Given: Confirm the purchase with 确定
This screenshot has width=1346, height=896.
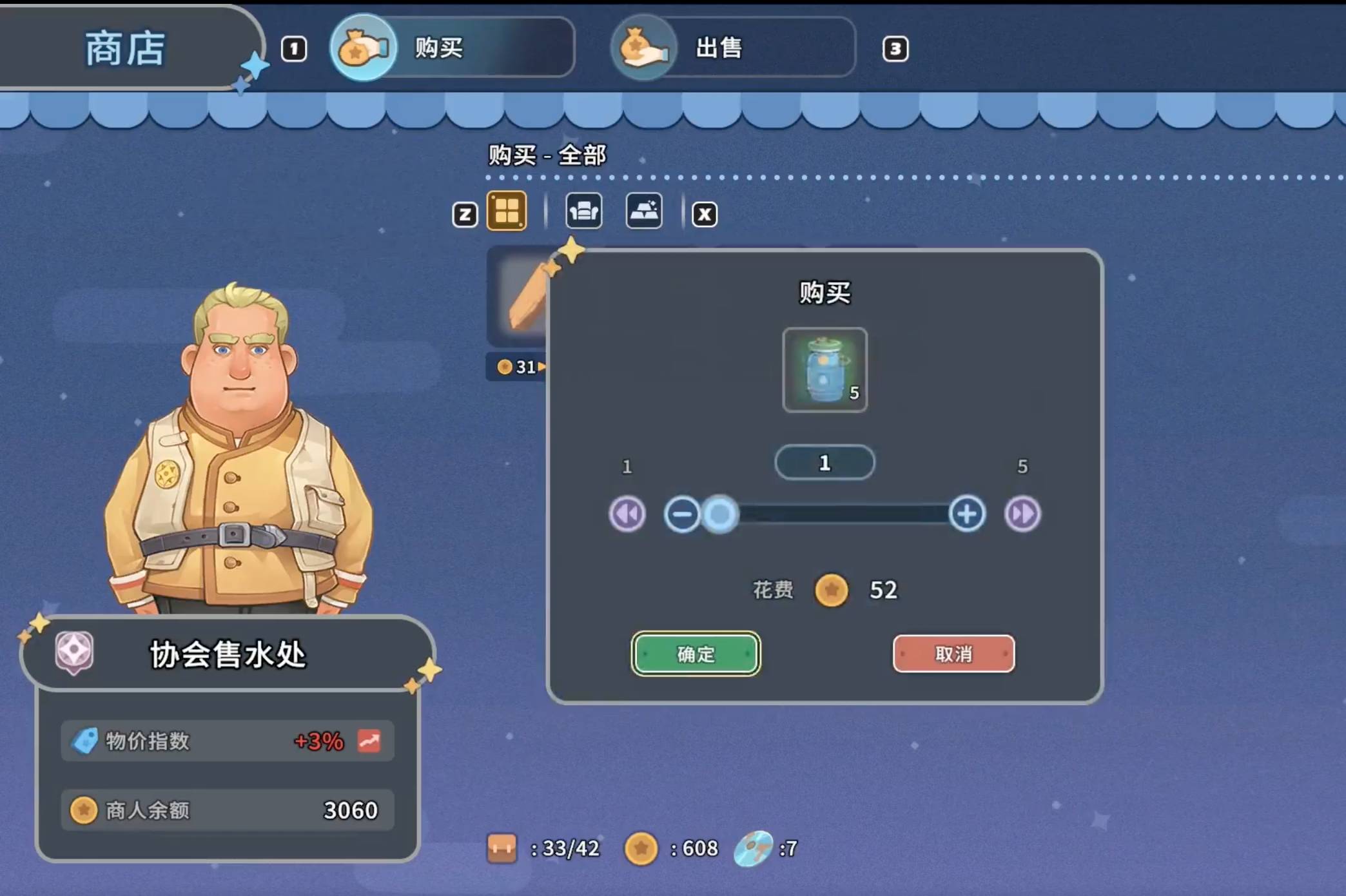Looking at the screenshot, I should tap(696, 654).
